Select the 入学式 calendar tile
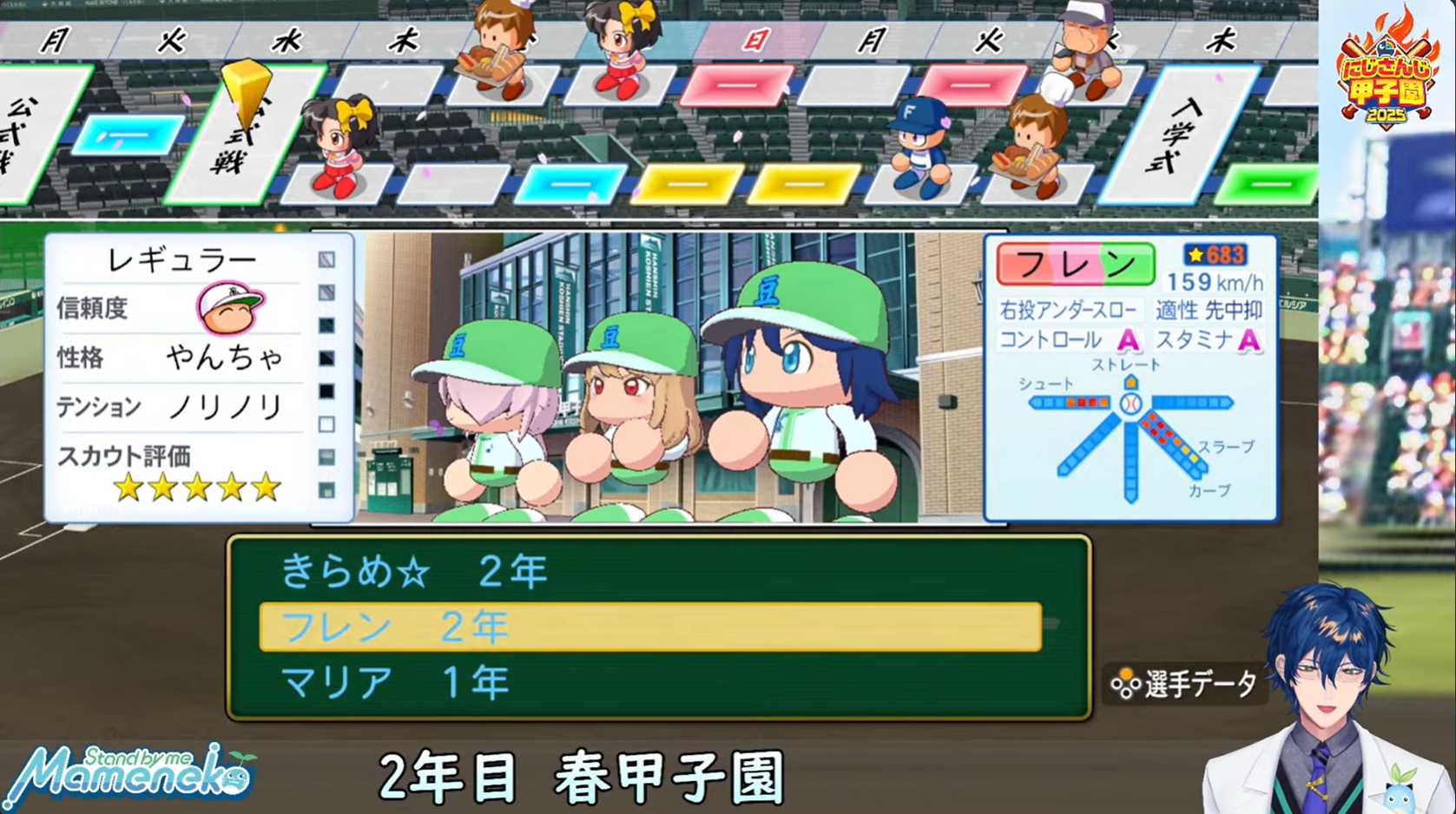 pyautogui.click(x=1179, y=135)
